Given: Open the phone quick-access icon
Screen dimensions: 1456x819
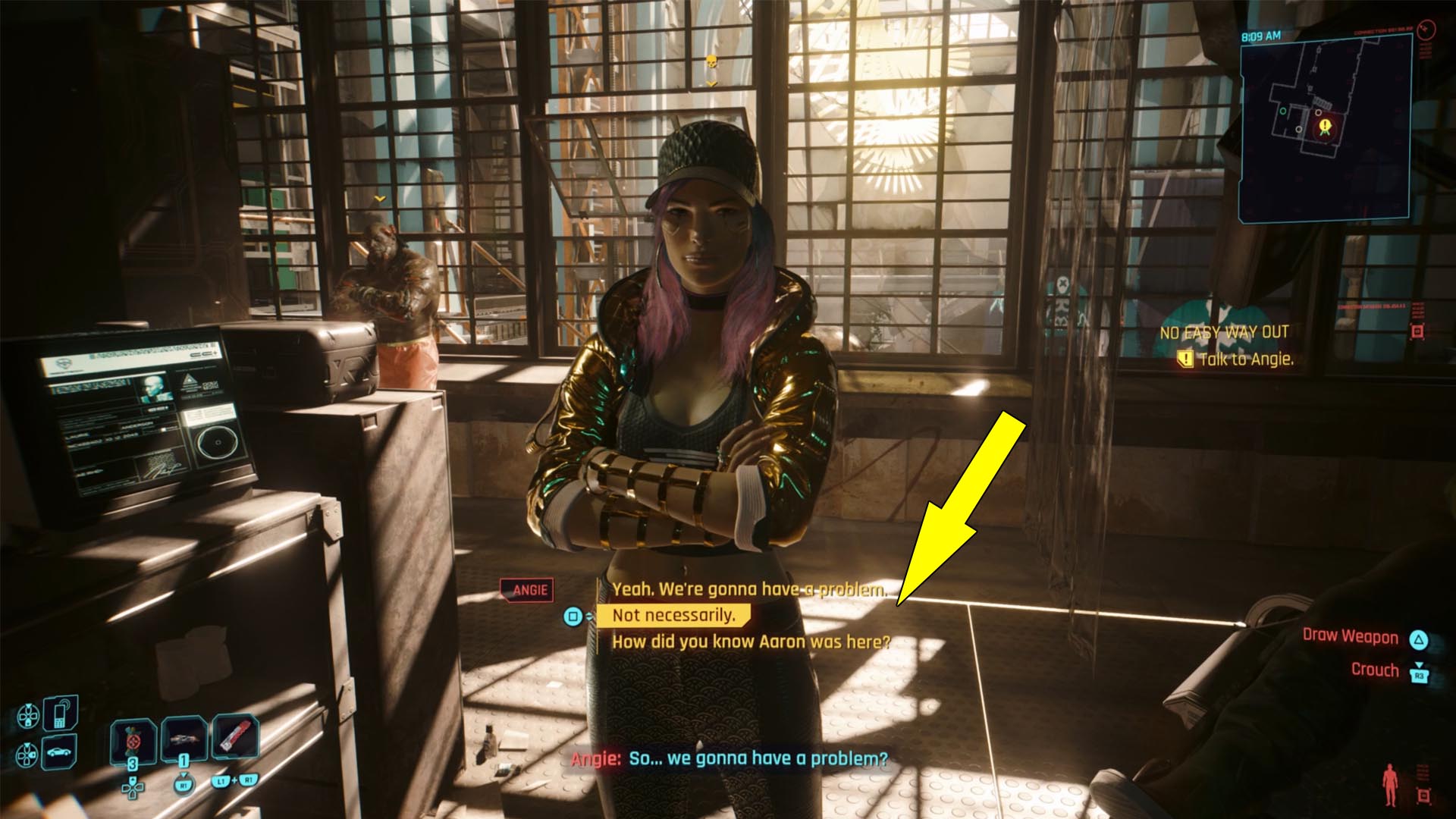Looking at the screenshot, I should click(x=59, y=712).
